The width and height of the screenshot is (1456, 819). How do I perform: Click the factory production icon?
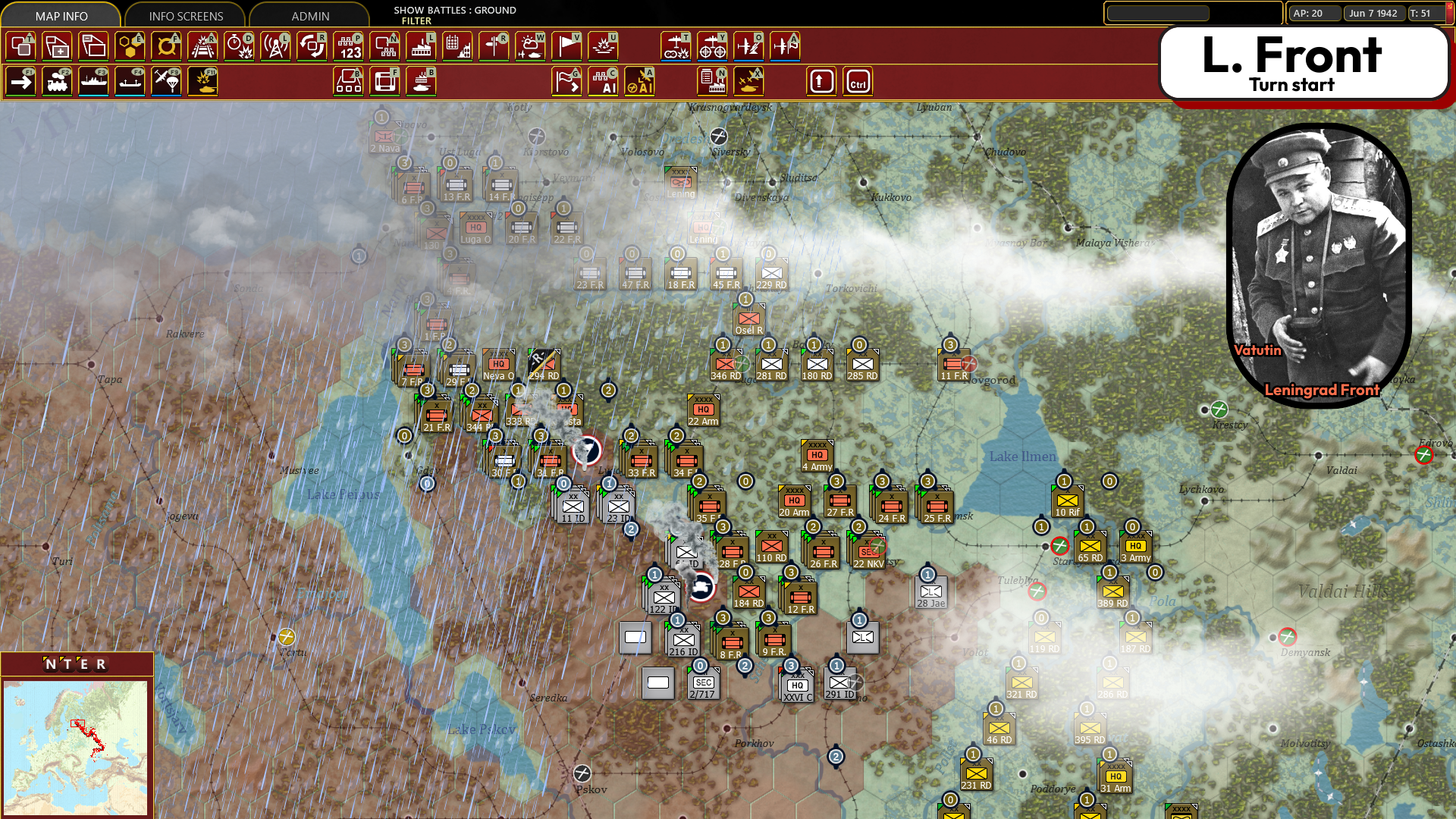click(x=421, y=46)
